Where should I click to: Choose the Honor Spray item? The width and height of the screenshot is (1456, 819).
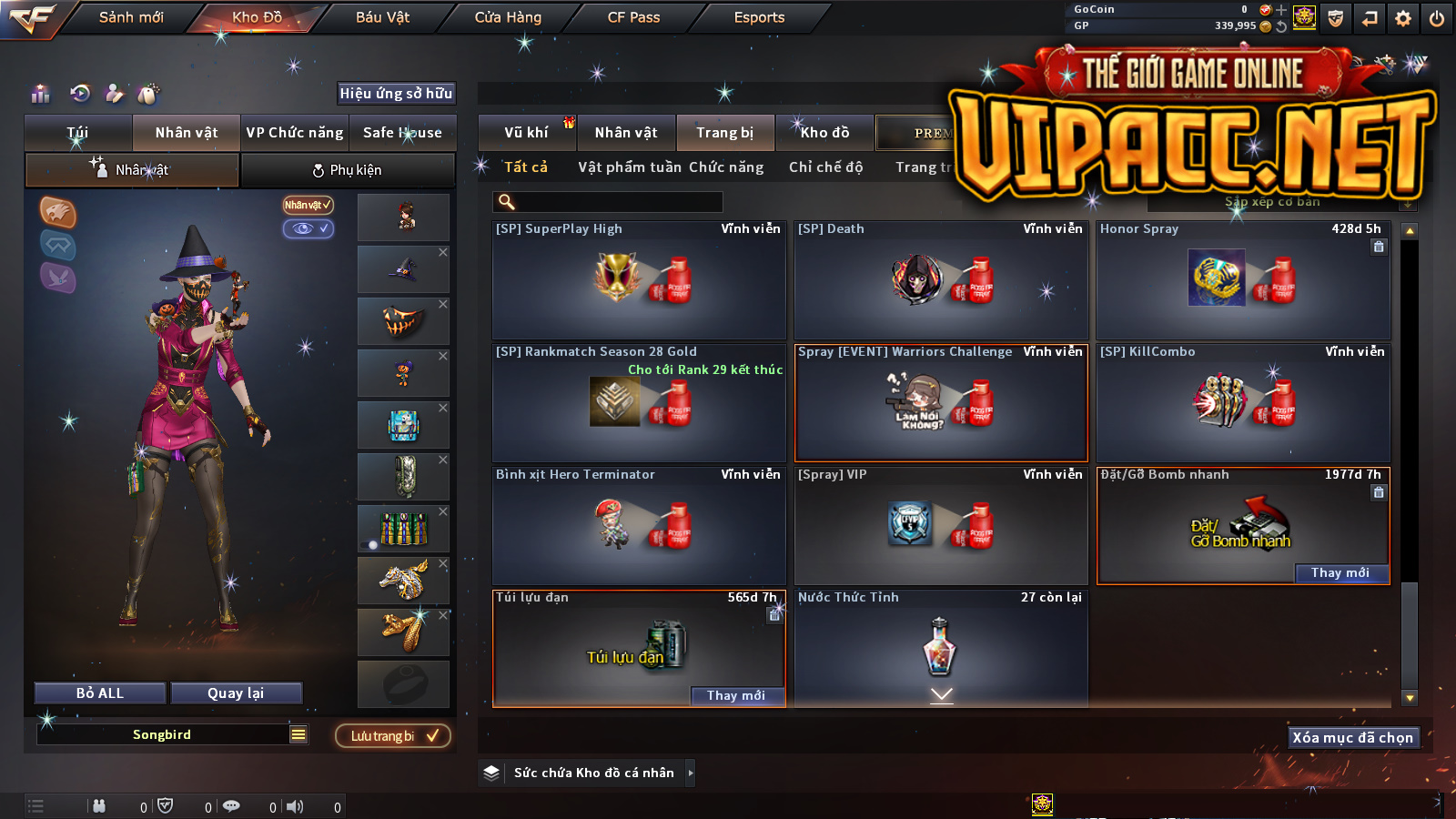pyautogui.click(x=1242, y=280)
